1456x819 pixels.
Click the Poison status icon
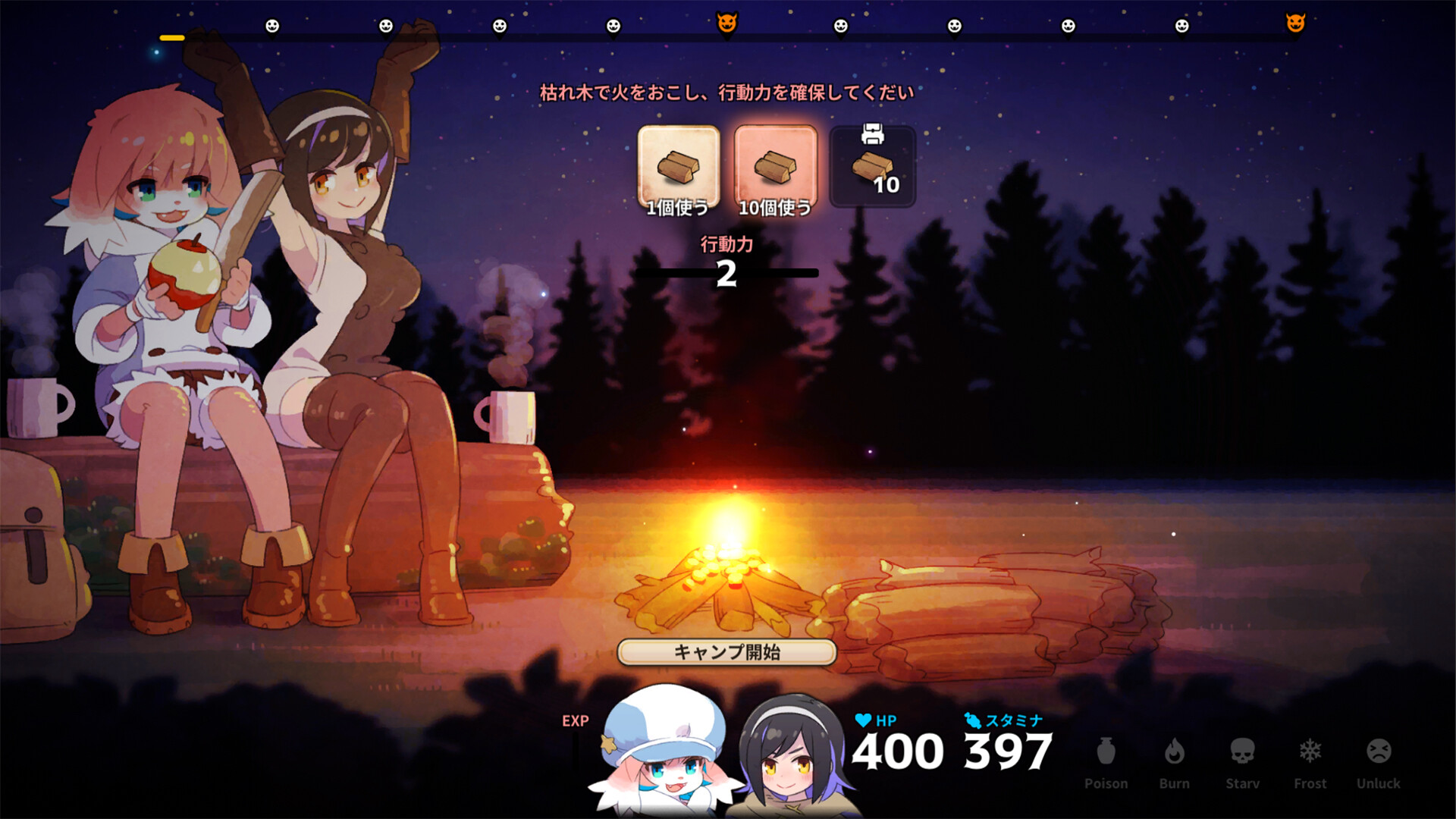pos(1106,751)
